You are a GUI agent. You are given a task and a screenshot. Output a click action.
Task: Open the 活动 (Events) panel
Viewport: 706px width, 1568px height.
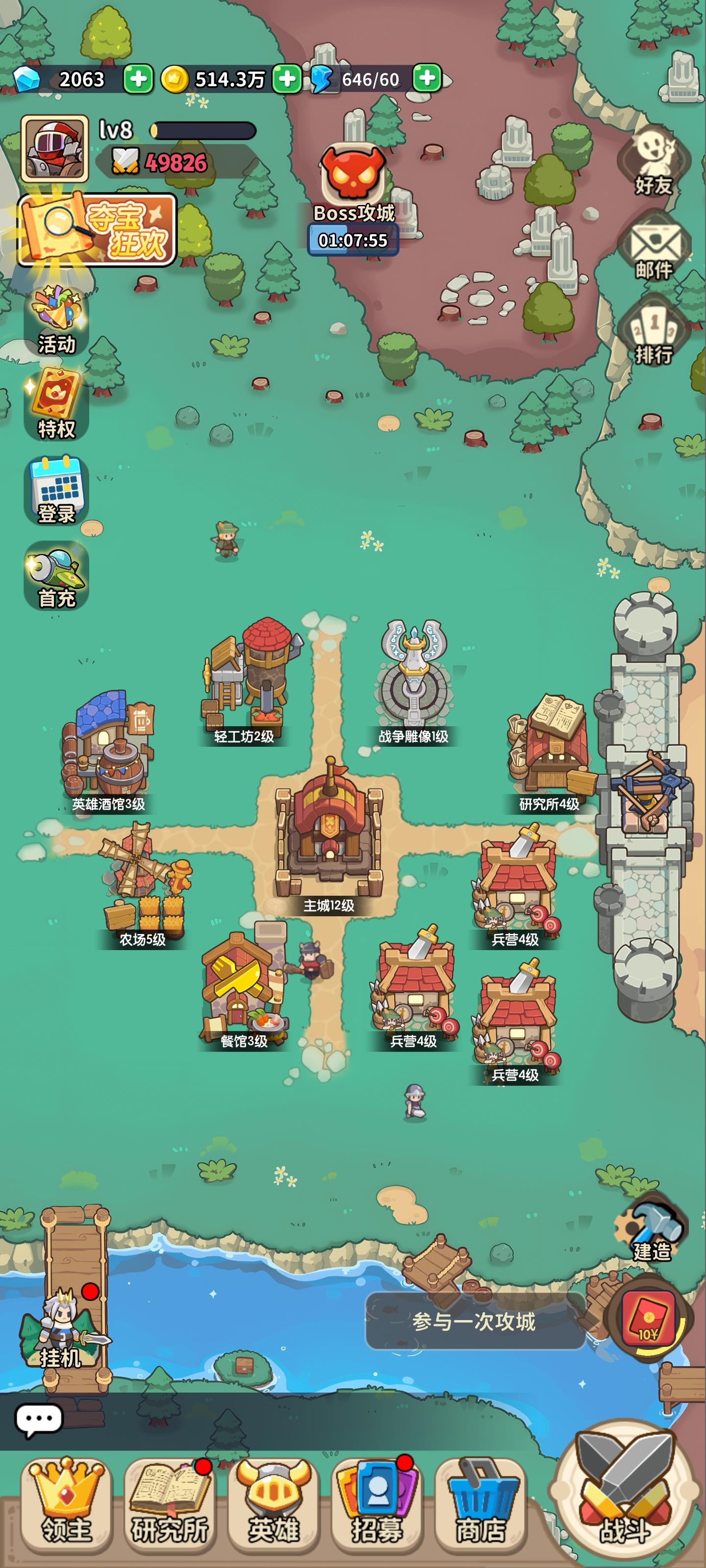coord(53,317)
